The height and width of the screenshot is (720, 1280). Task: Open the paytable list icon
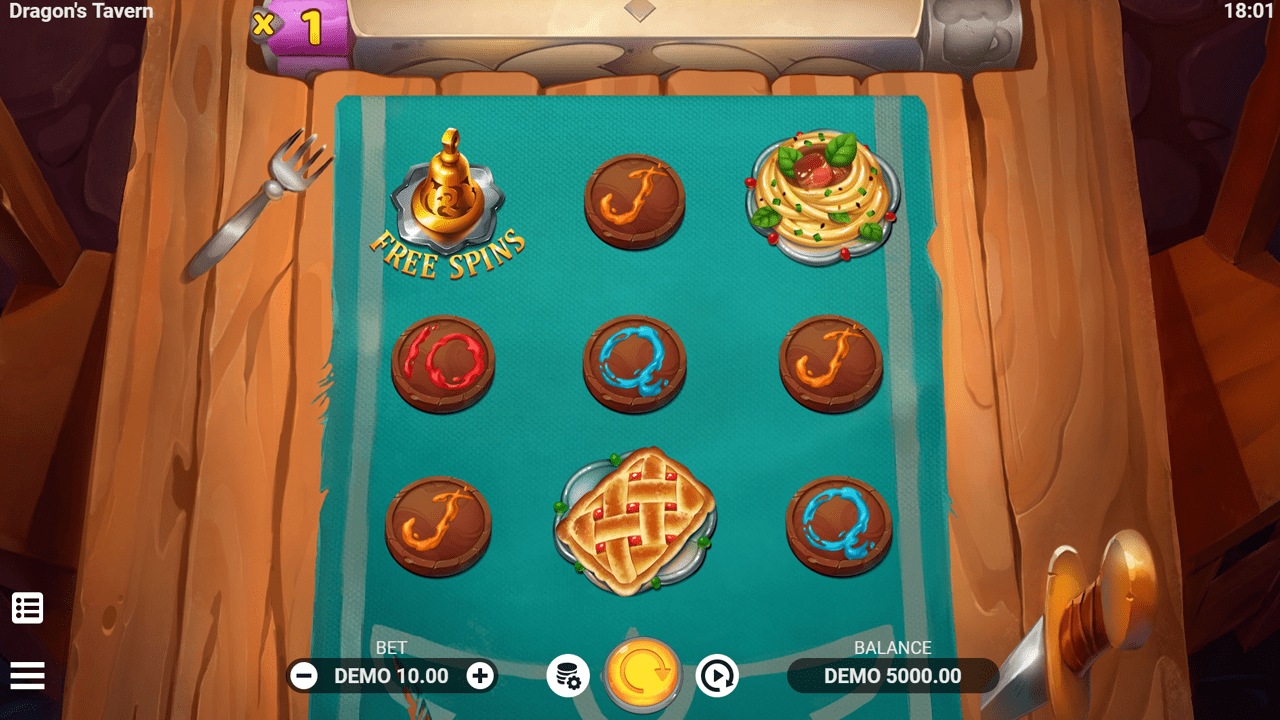click(x=27, y=607)
